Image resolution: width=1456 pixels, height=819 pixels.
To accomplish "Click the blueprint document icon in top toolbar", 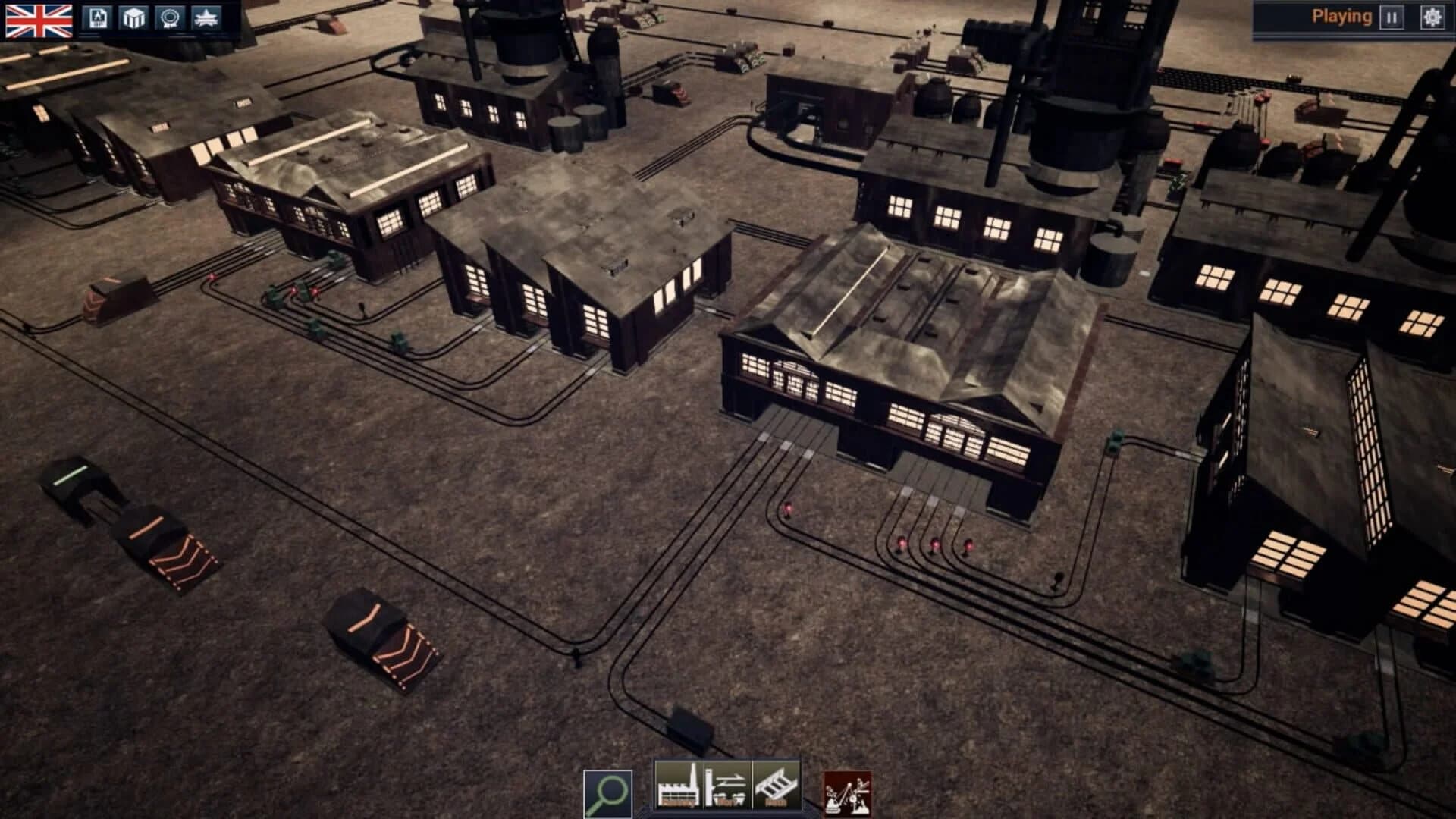I will (99, 16).
